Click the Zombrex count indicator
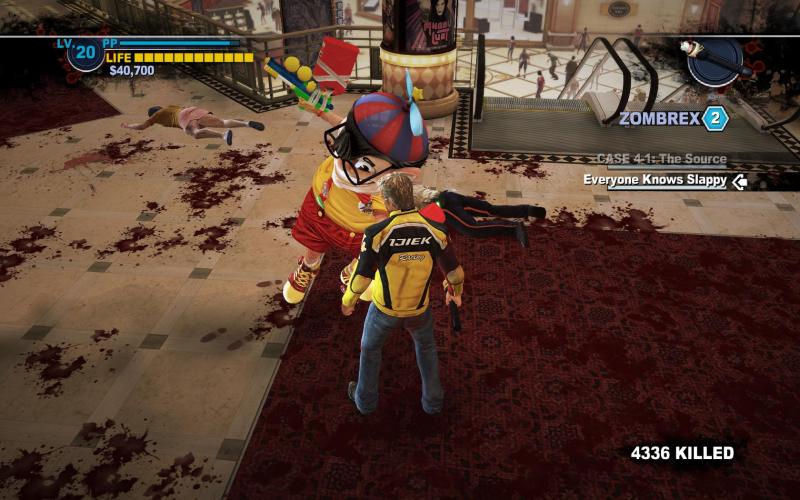 click(714, 119)
